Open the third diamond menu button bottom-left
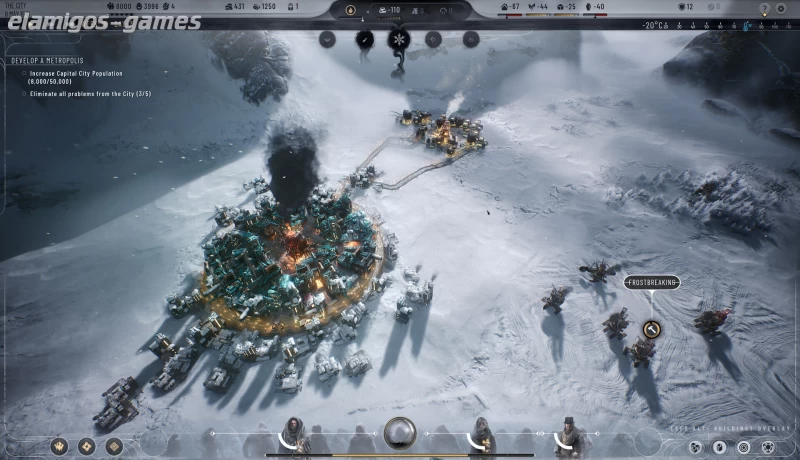Image resolution: width=800 pixels, height=460 pixels. 114,446
